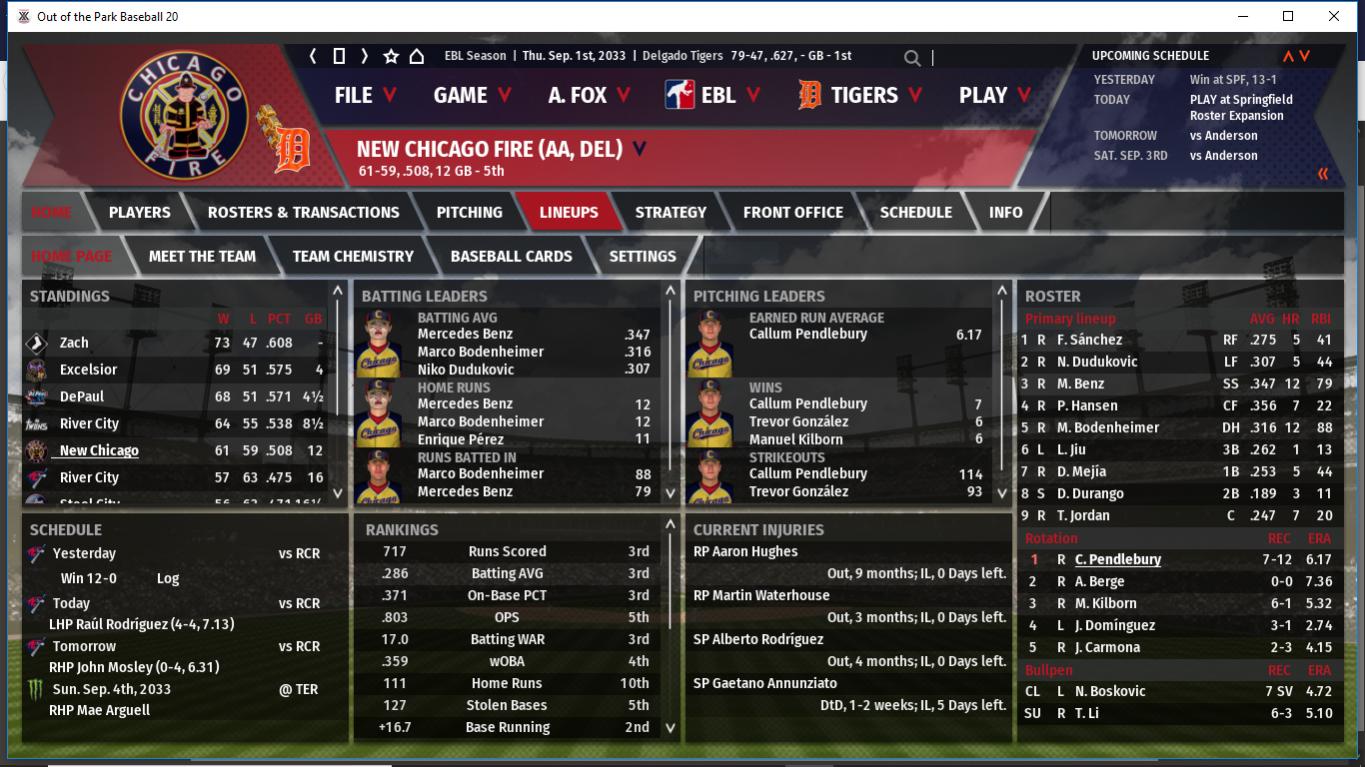Image resolution: width=1365 pixels, height=767 pixels.
Task: Maximize the game window
Action: (x=1288, y=16)
